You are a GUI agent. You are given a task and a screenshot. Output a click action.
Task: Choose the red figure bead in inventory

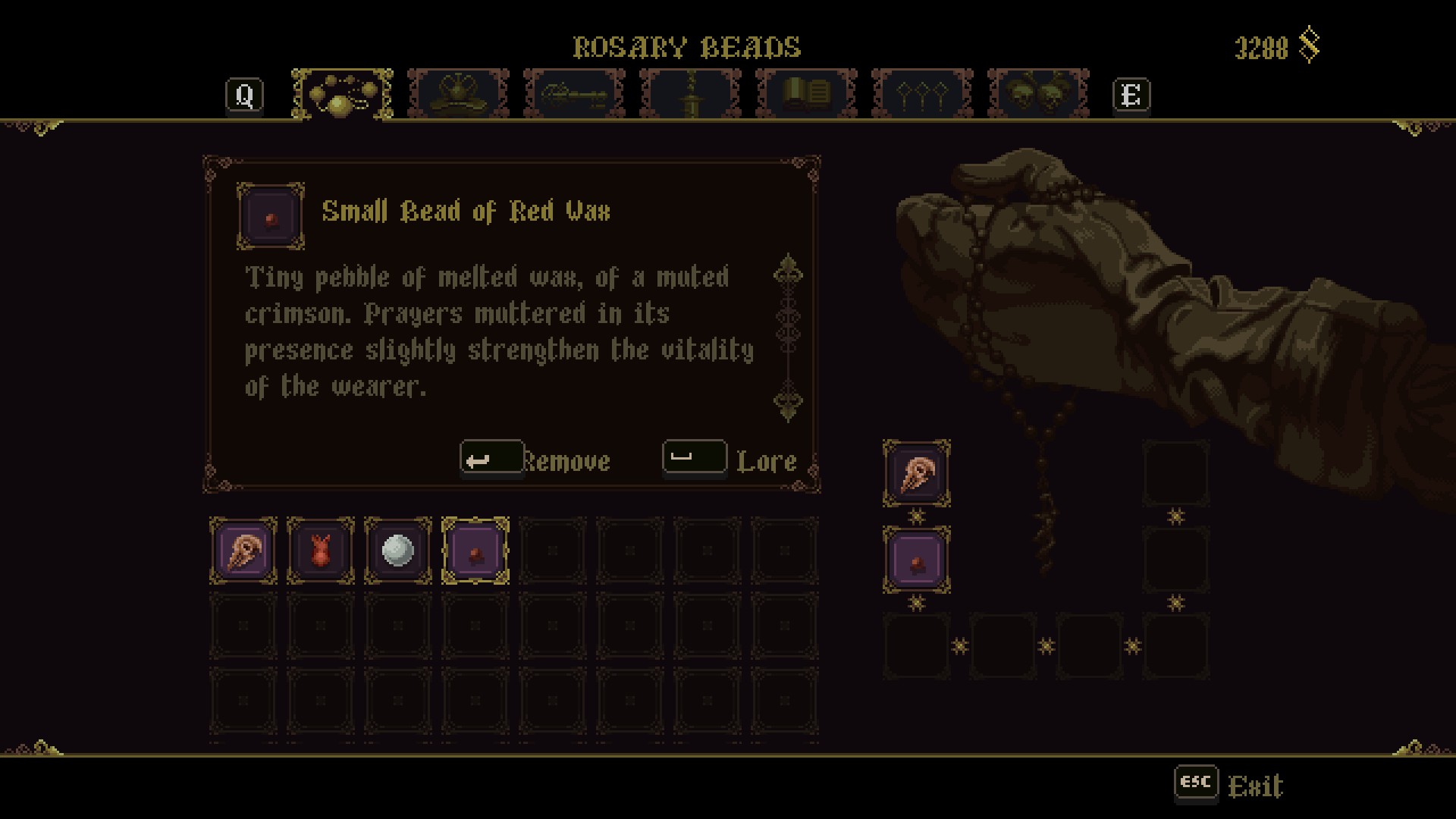(x=321, y=551)
